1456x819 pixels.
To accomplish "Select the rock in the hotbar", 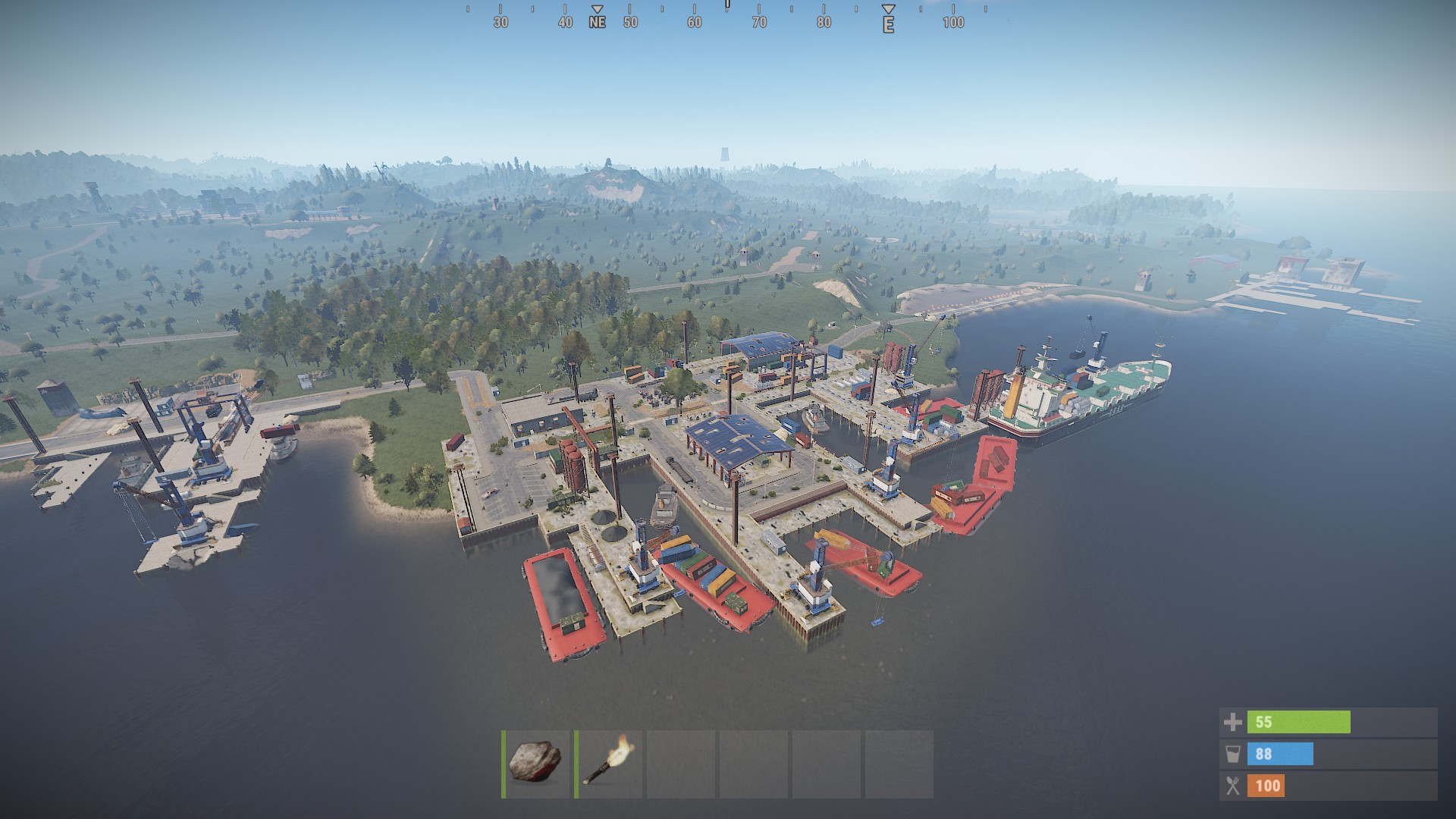I will coord(535,763).
